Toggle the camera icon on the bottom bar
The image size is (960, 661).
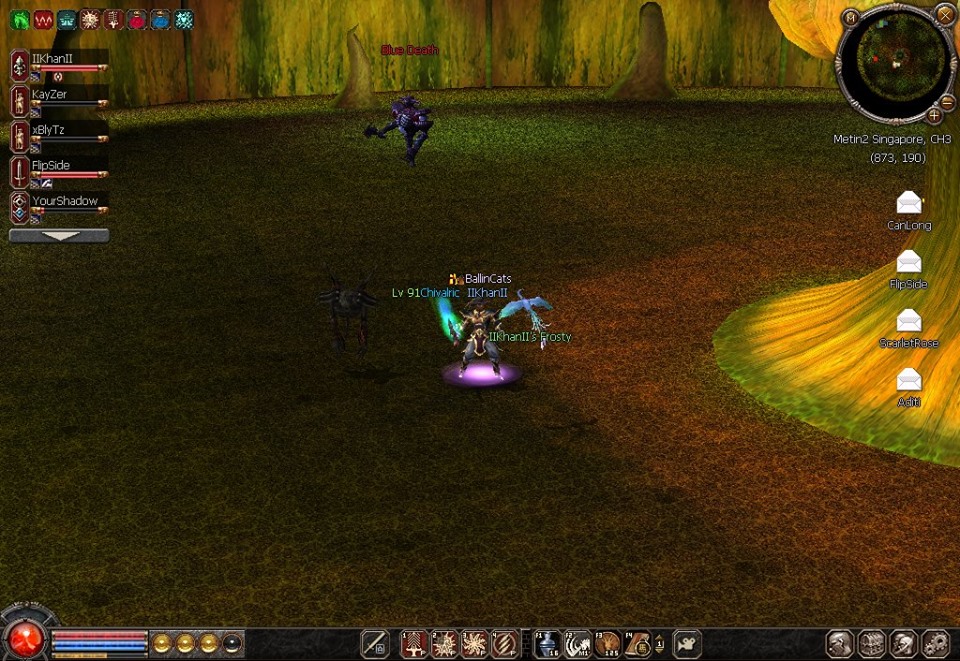(687, 643)
